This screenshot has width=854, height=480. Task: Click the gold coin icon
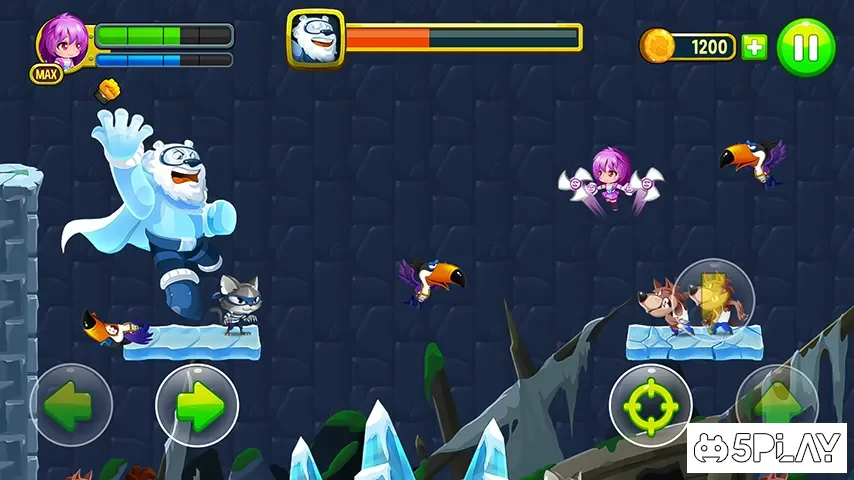[656, 46]
